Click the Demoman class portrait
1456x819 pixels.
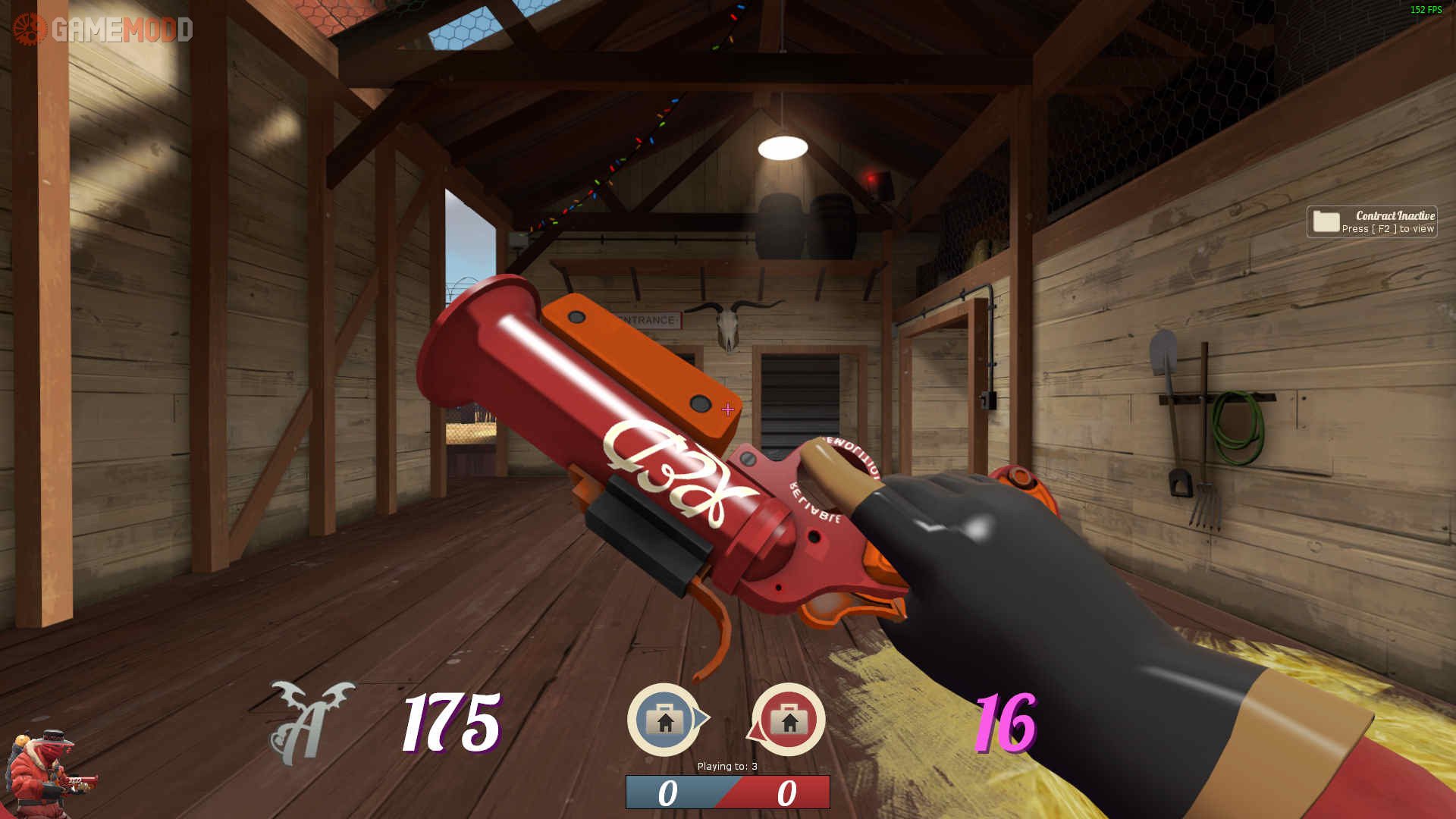[x=47, y=772]
